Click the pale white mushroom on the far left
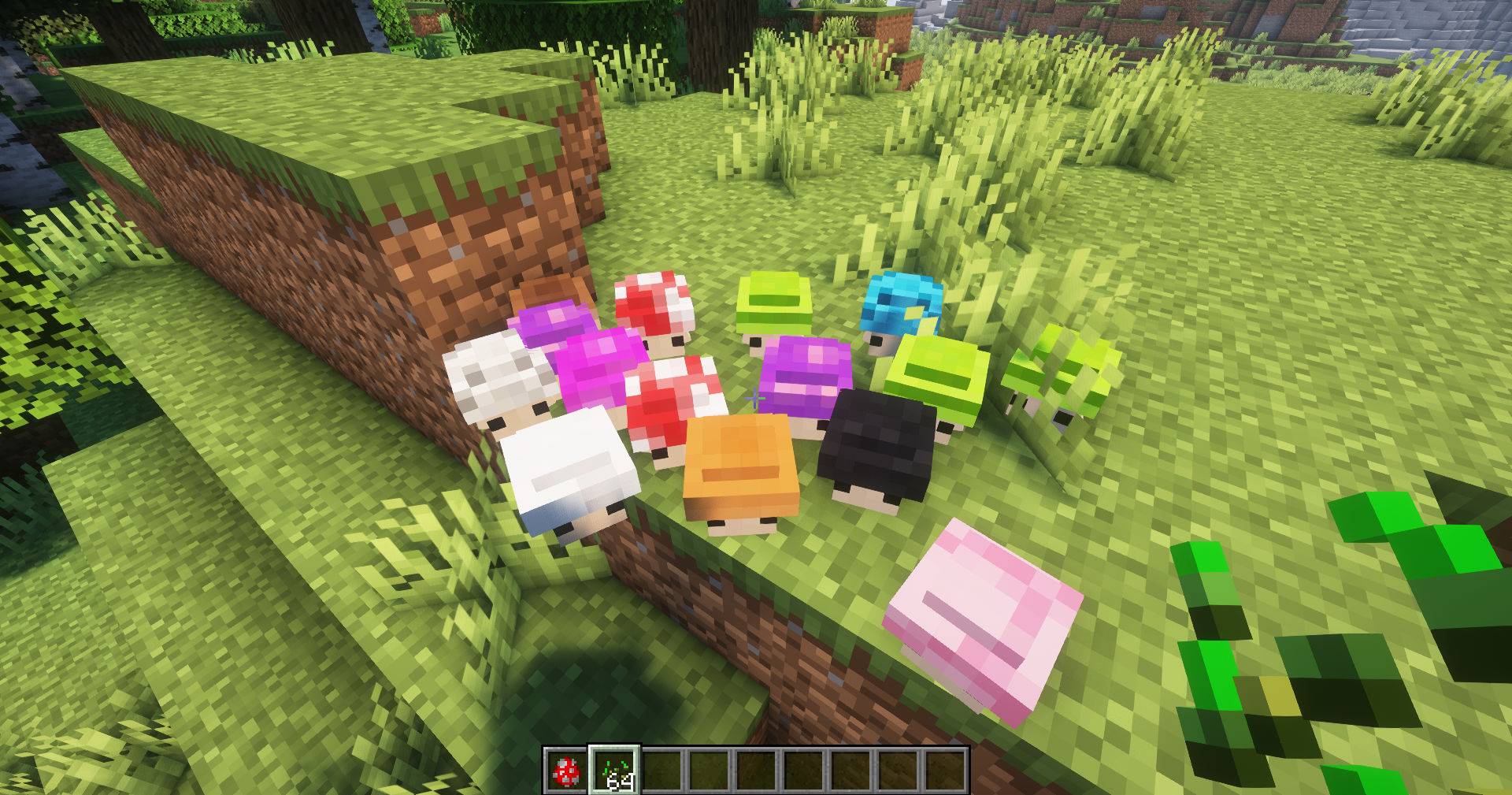This screenshot has width=1512, height=795. 500,378
